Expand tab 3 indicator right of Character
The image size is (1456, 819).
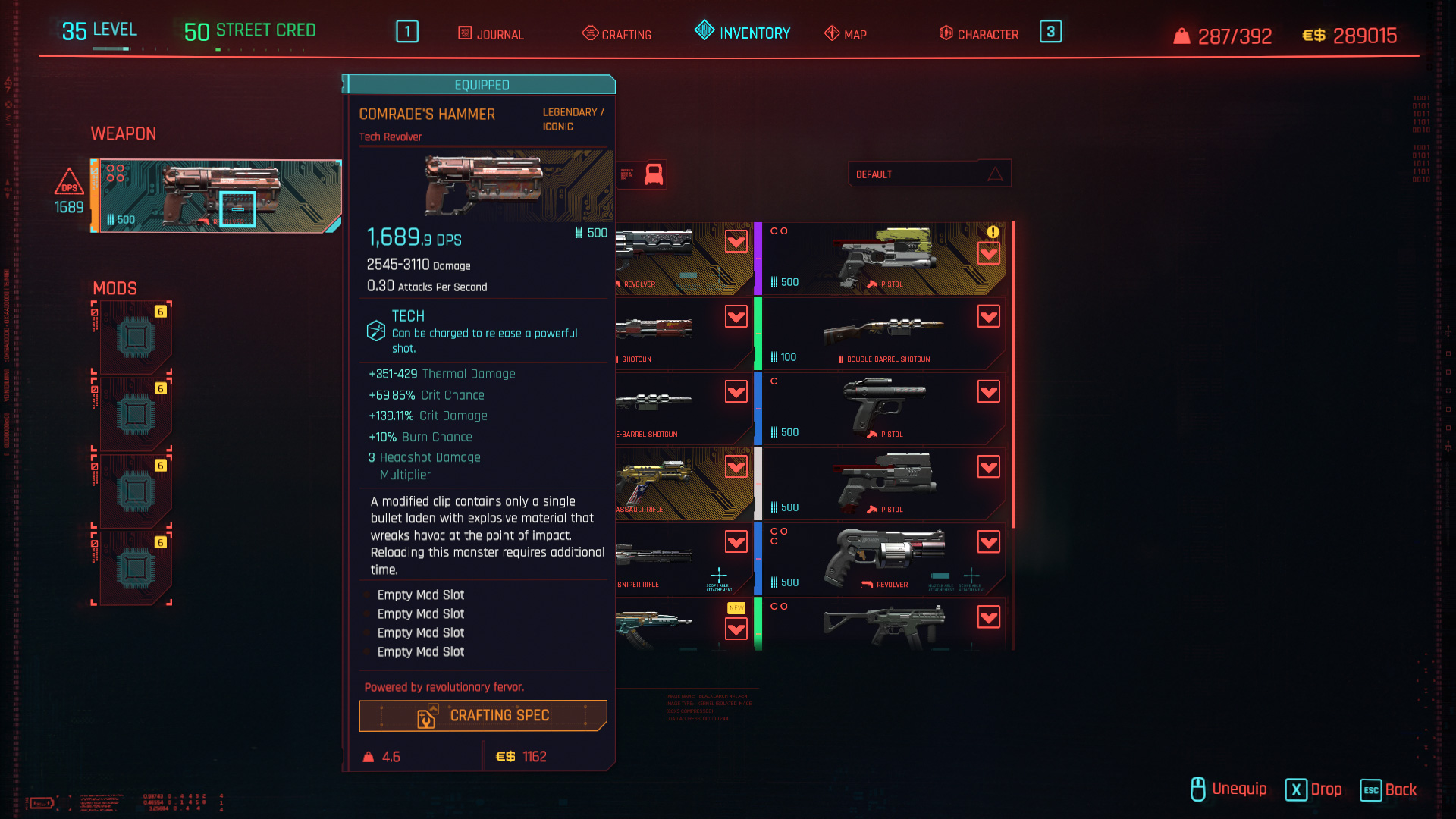click(x=1051, y=32)
